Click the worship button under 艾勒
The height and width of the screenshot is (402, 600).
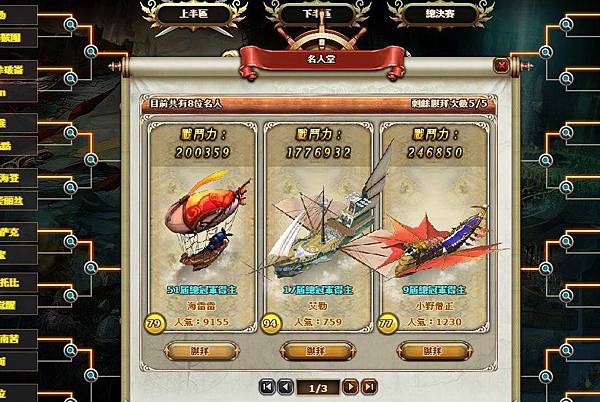(x=316, y=350)
